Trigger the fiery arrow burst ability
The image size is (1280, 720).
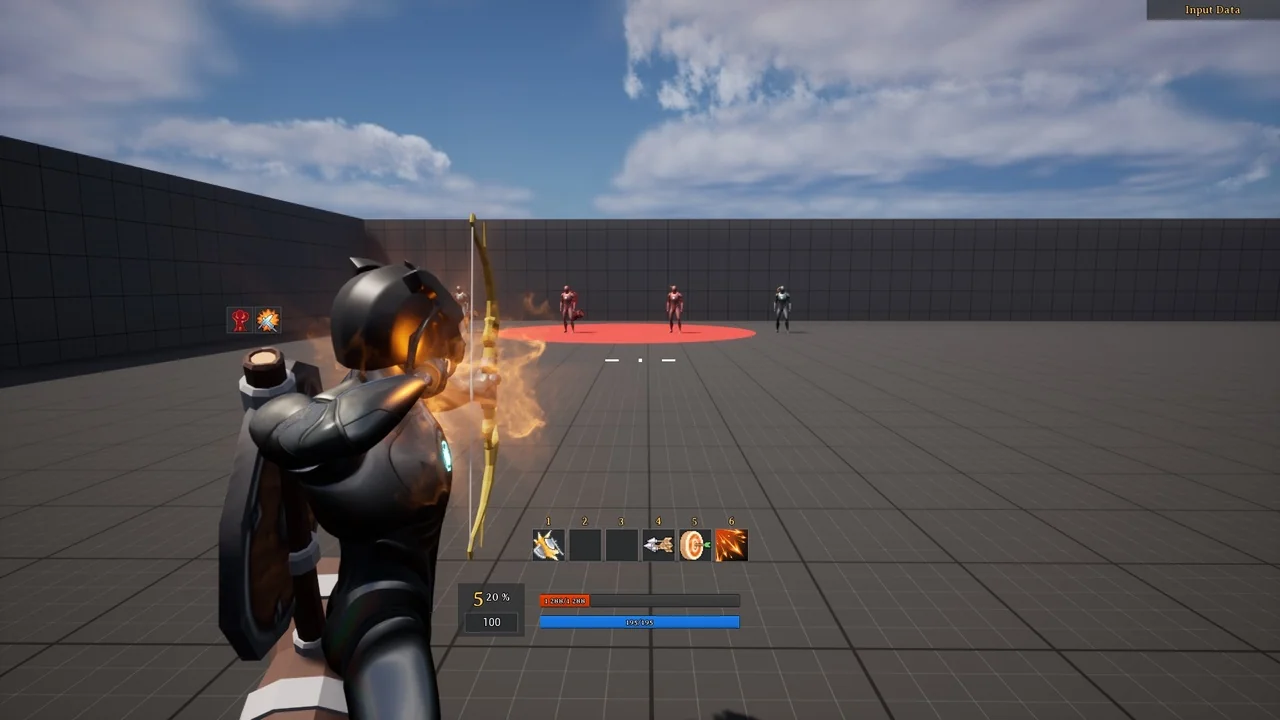click(x=731, y=545)
